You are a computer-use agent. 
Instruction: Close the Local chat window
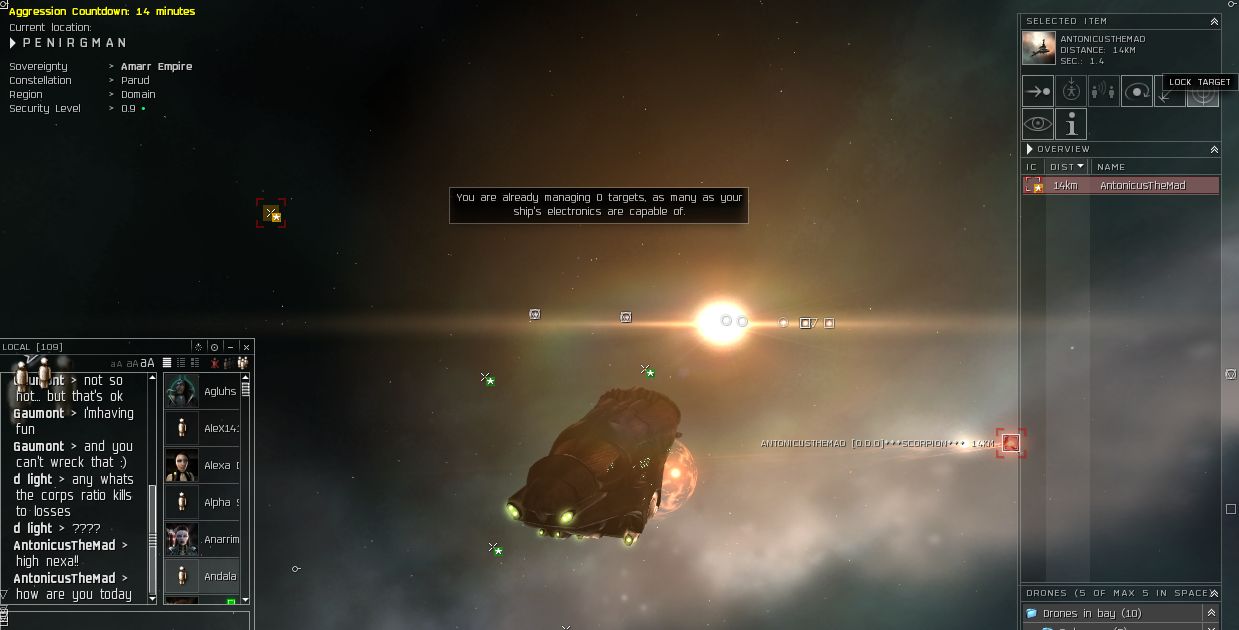click(246, 347)
